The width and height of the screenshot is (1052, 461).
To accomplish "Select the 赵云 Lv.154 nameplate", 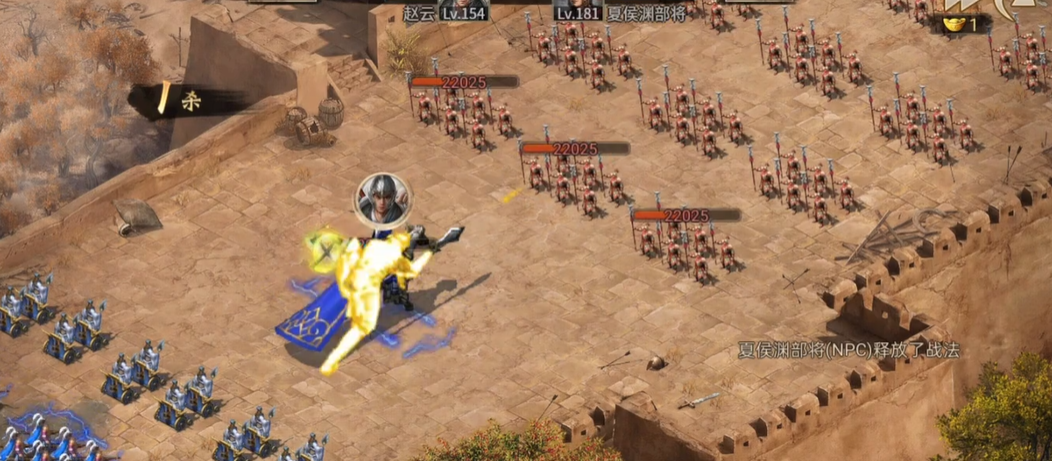I will coord(444,13).
